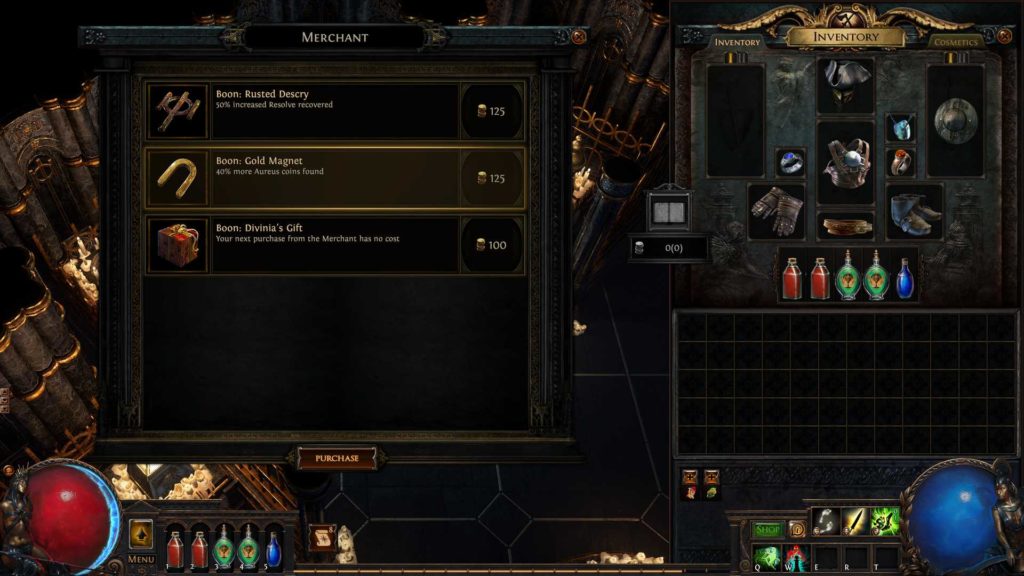
Task: Click the equipped round shield
Action: click(x=955, y=120)
